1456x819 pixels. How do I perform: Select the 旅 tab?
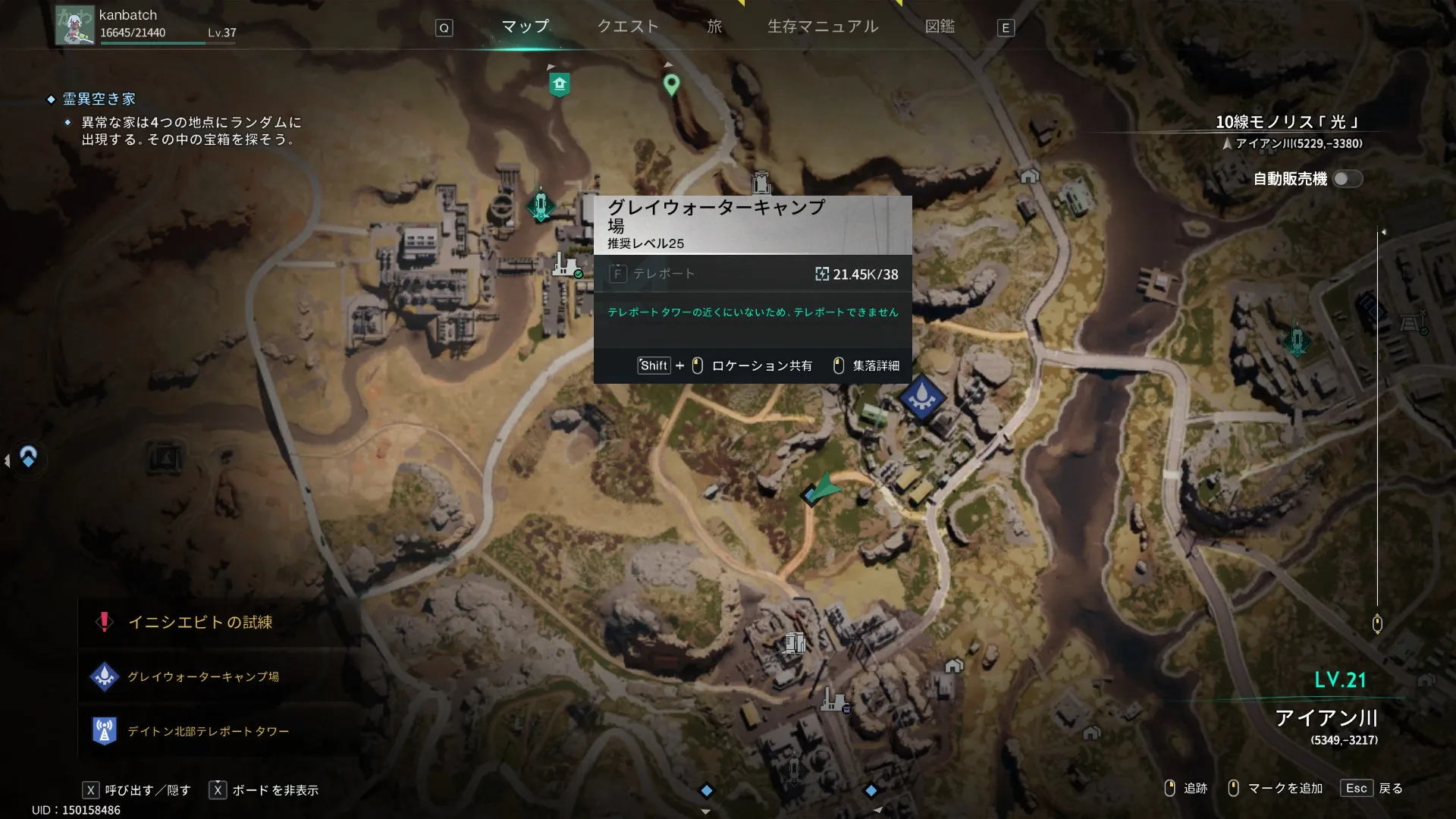tap(714, 27)
